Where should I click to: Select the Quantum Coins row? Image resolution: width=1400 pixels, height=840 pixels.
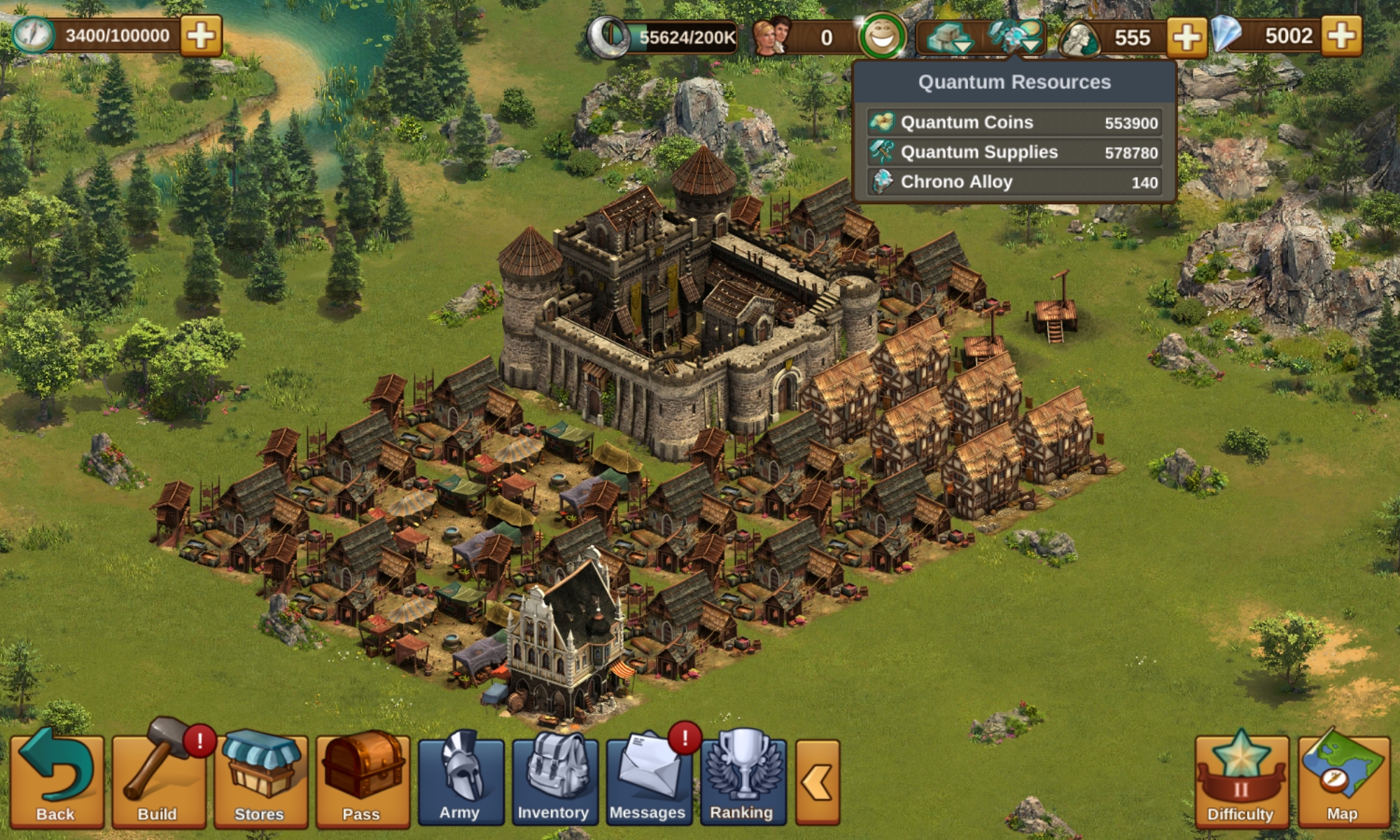click(x=1014, y=122)
